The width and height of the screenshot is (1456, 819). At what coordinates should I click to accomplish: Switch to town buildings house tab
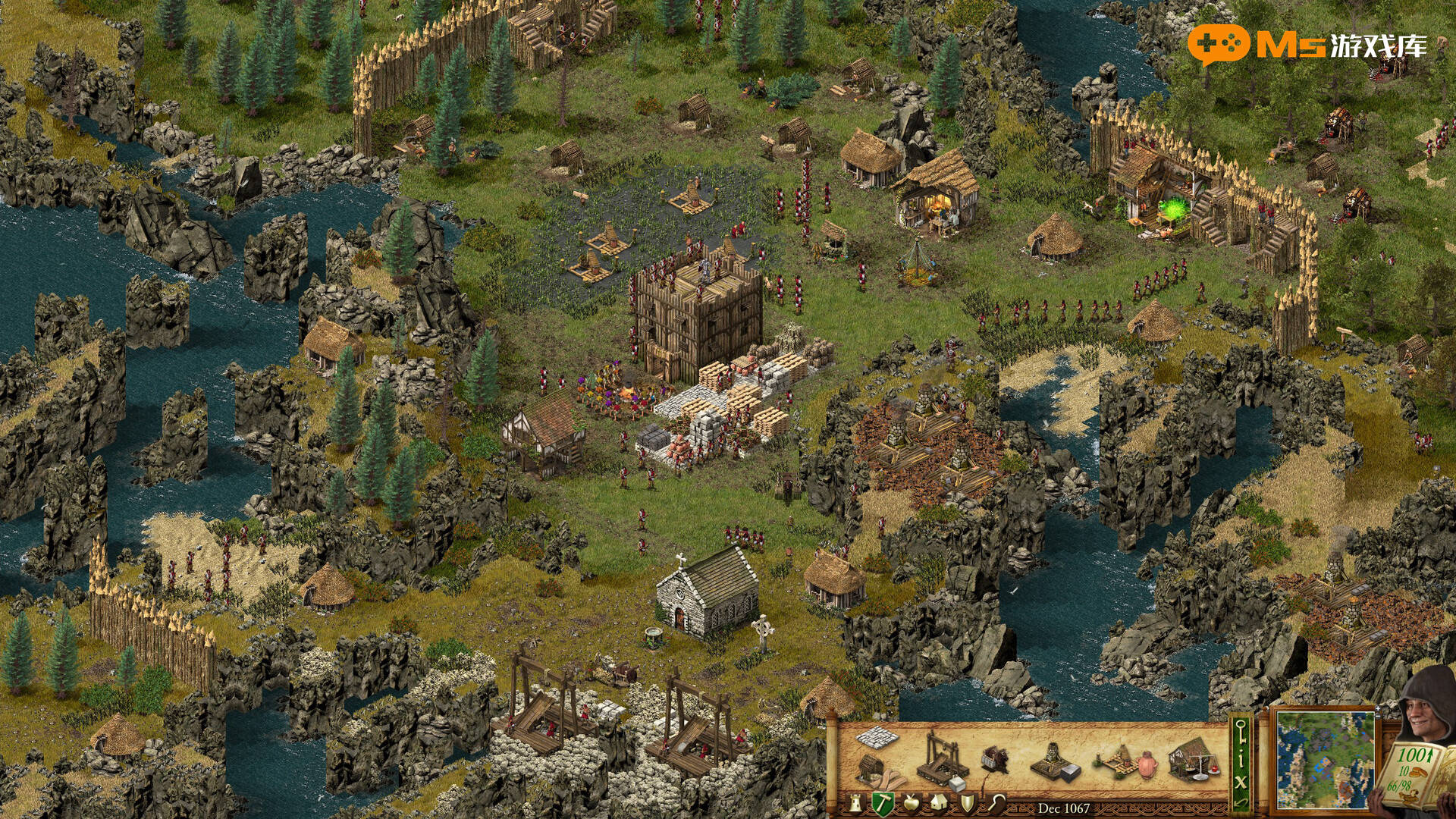(939, 804)
